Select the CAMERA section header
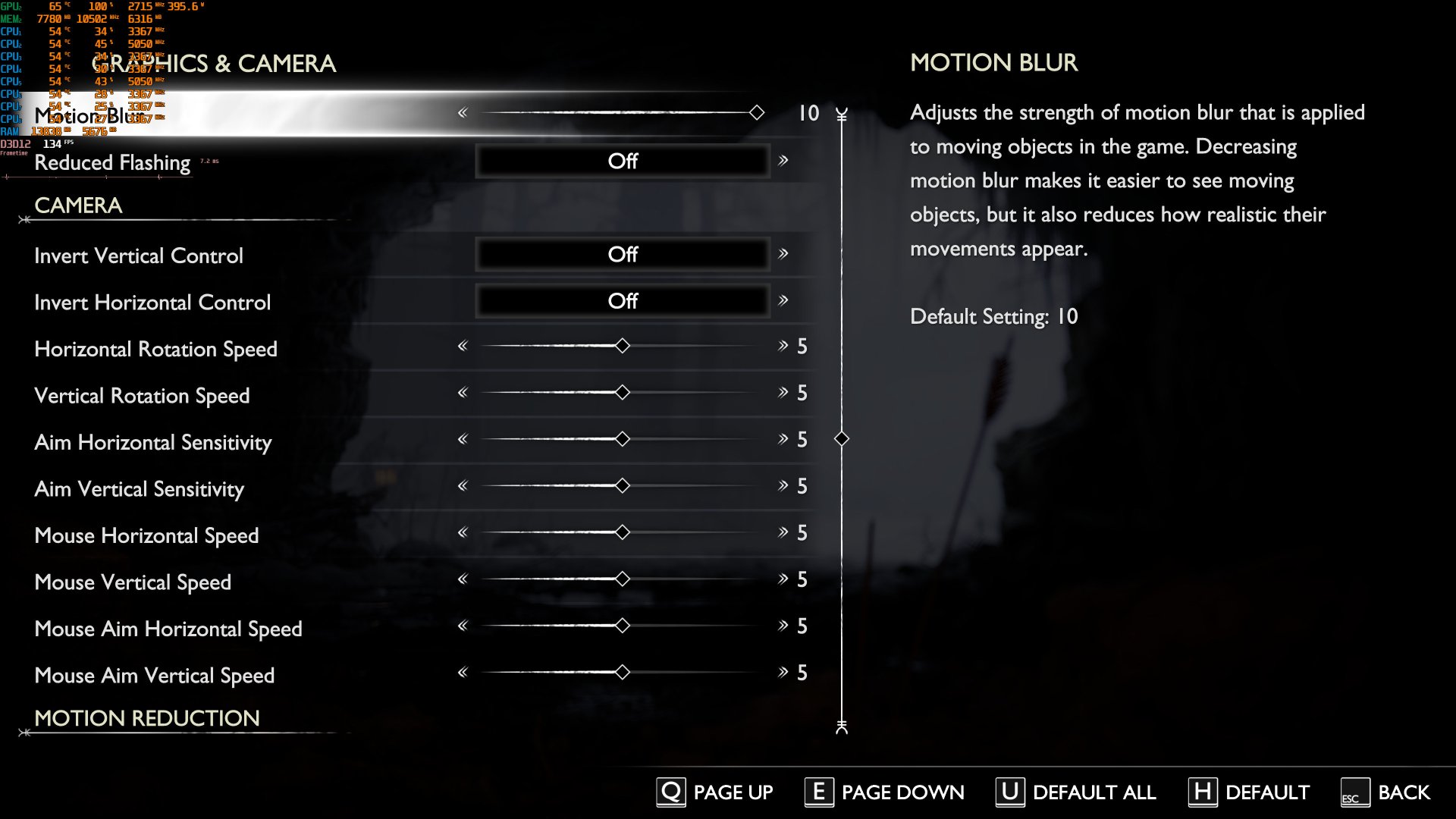Image resolution: width=1456 pixels, height=819 pixels. click(x=78, y=206)
